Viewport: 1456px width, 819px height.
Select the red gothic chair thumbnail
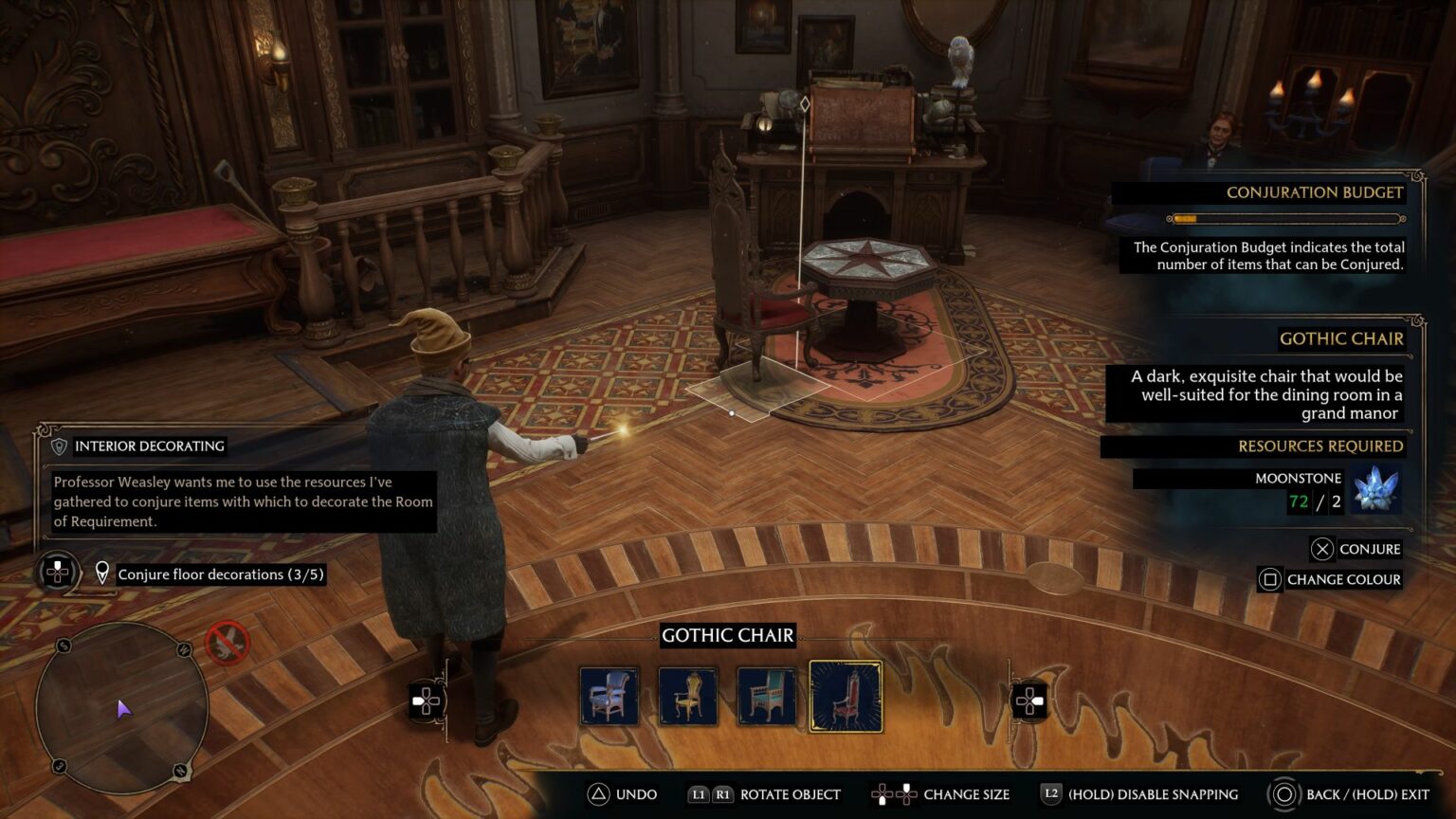coord(845,697)
